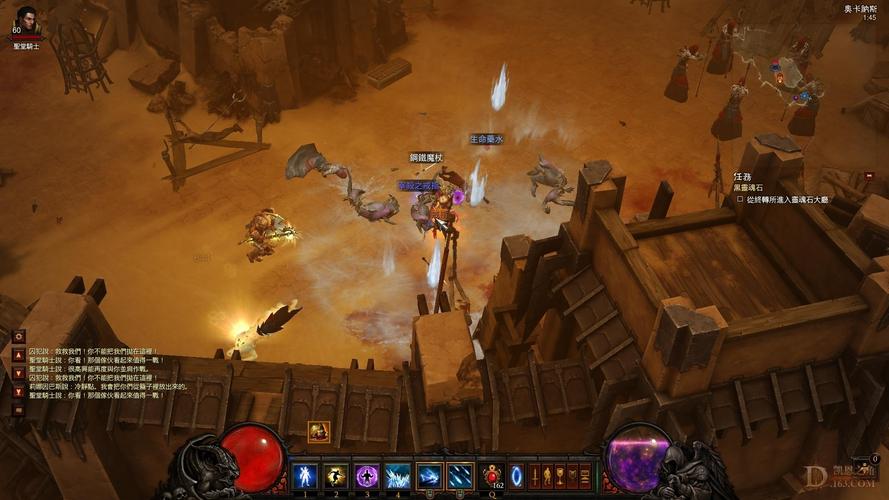
Task: Open chat settings gear button
Action: click(18, 337)
